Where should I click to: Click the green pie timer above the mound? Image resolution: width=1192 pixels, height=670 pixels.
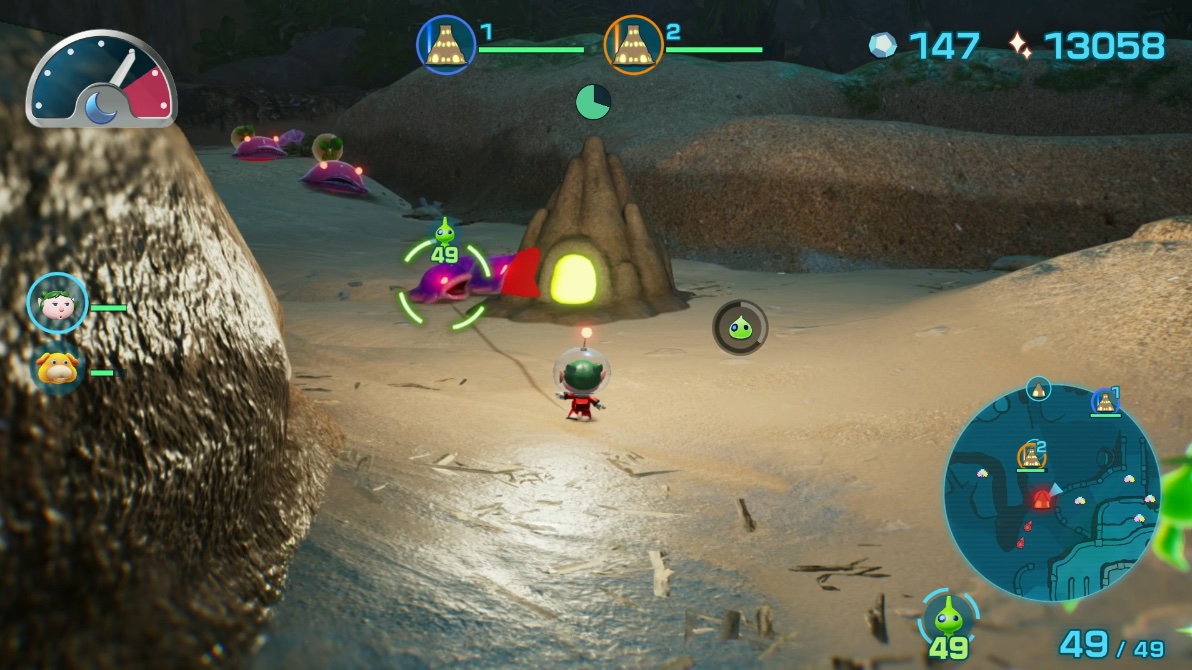click(593, 101)
